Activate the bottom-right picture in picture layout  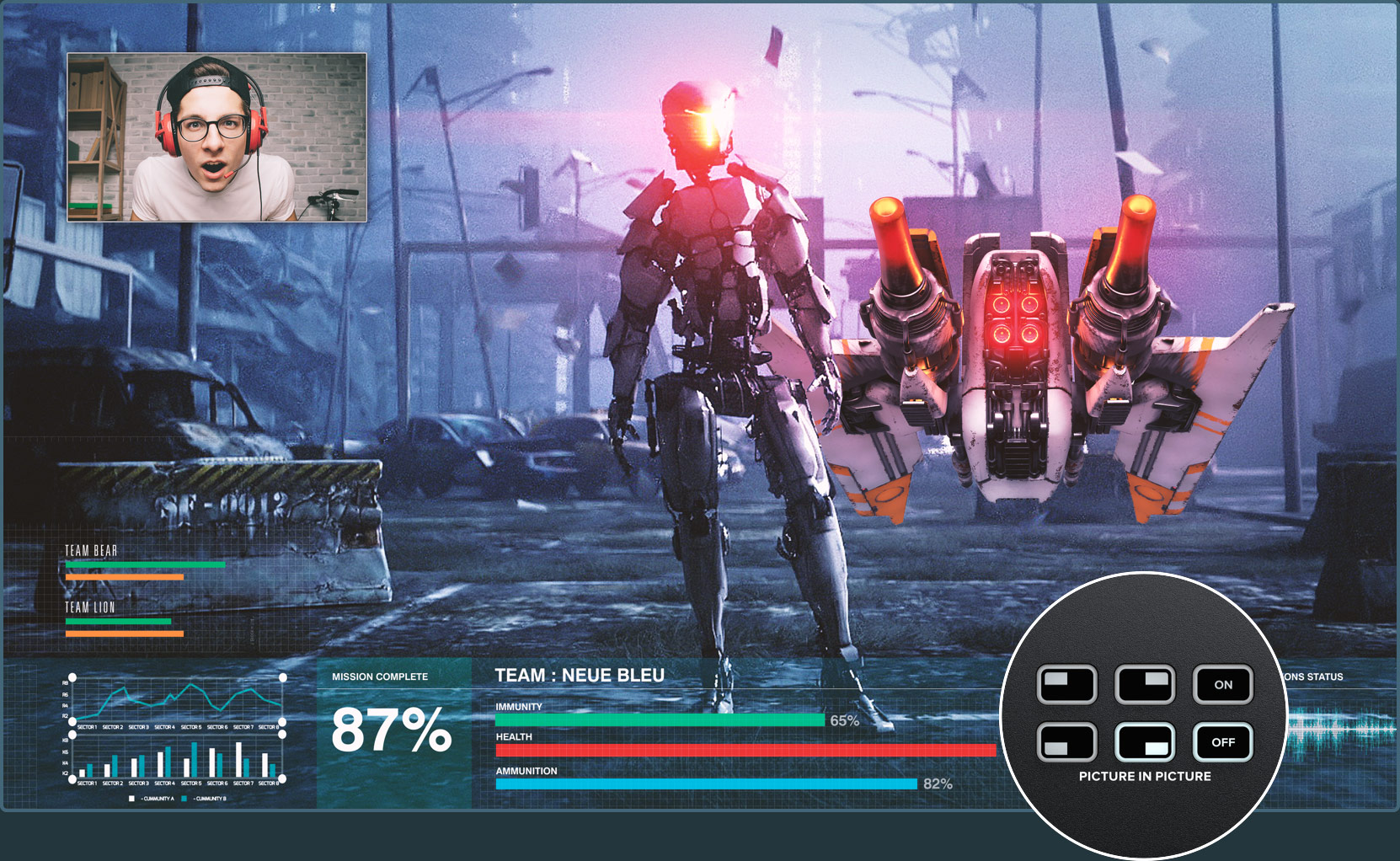[x=1144, y=742]
